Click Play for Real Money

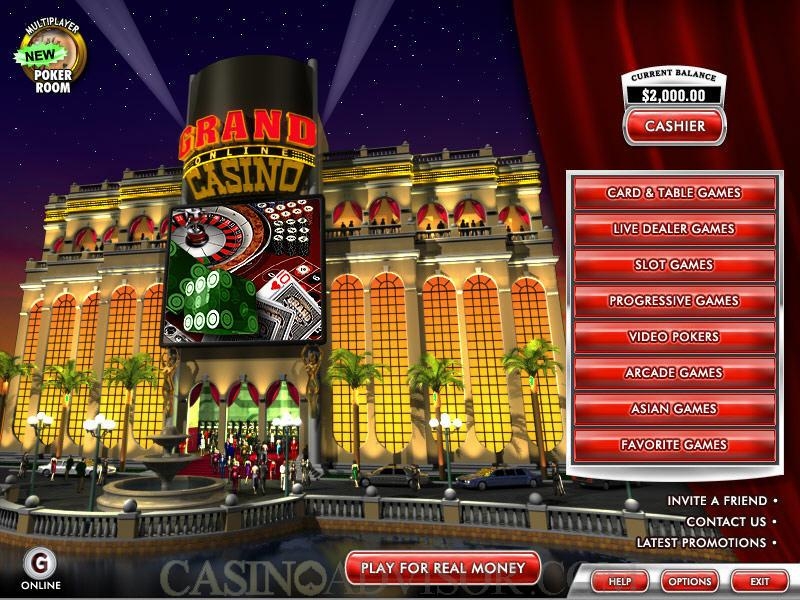pos(442,568)
